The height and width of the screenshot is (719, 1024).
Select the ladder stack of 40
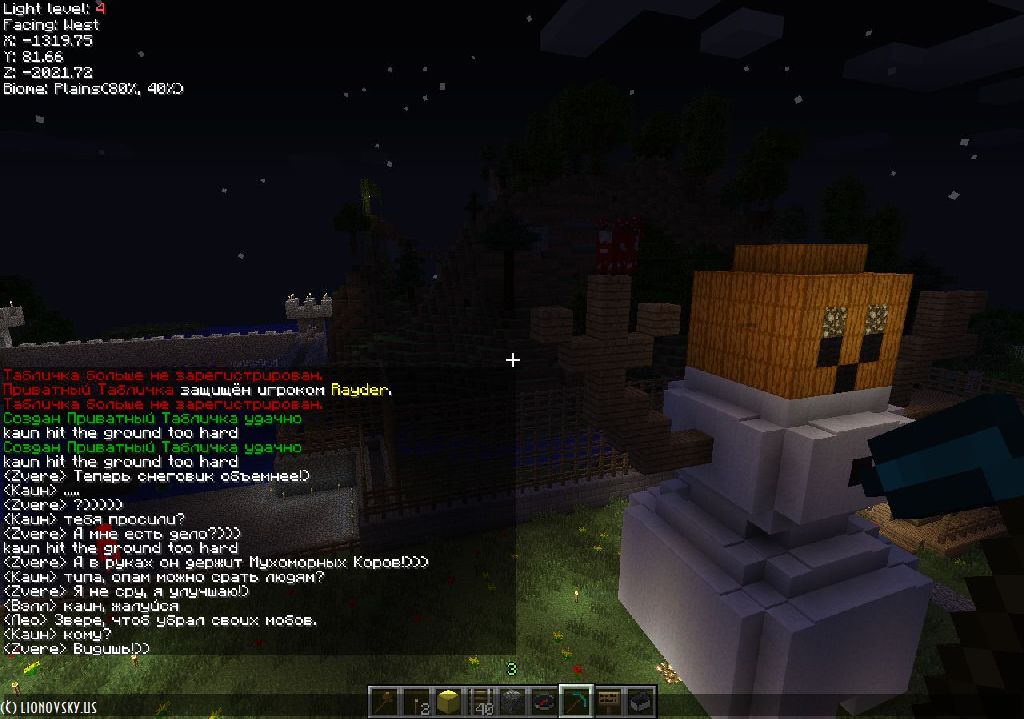[481, 701]
